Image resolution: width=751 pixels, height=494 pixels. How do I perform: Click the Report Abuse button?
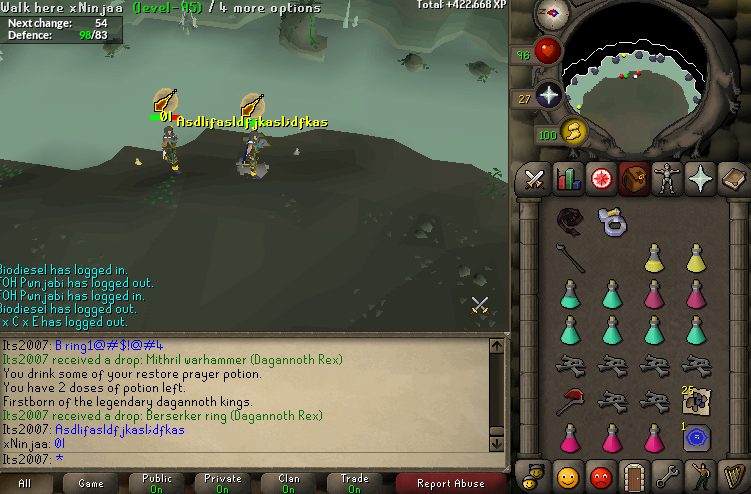(x=450, y=483)
